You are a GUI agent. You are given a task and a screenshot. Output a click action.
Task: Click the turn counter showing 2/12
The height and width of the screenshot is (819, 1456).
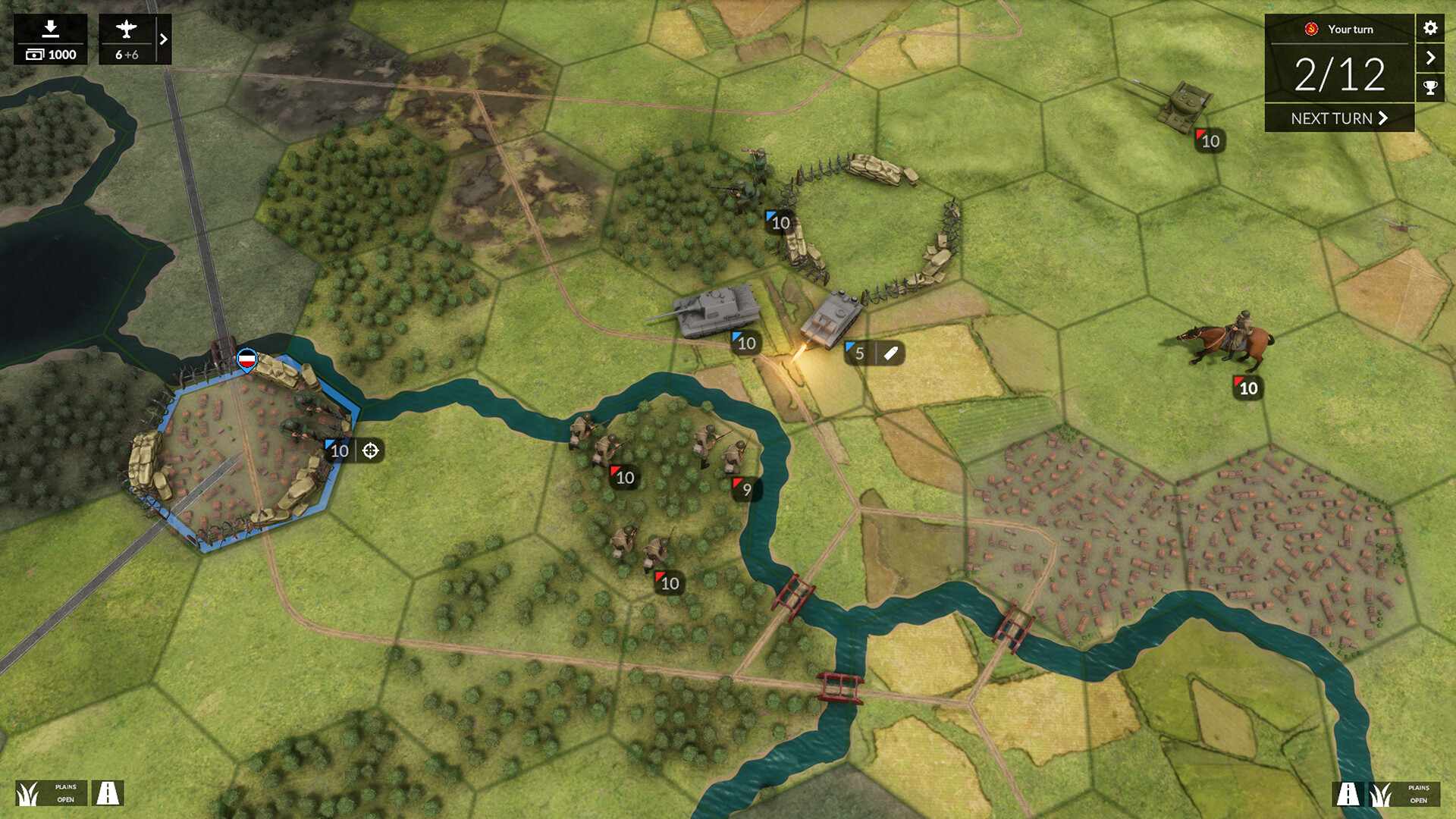tap(1340, 76)
